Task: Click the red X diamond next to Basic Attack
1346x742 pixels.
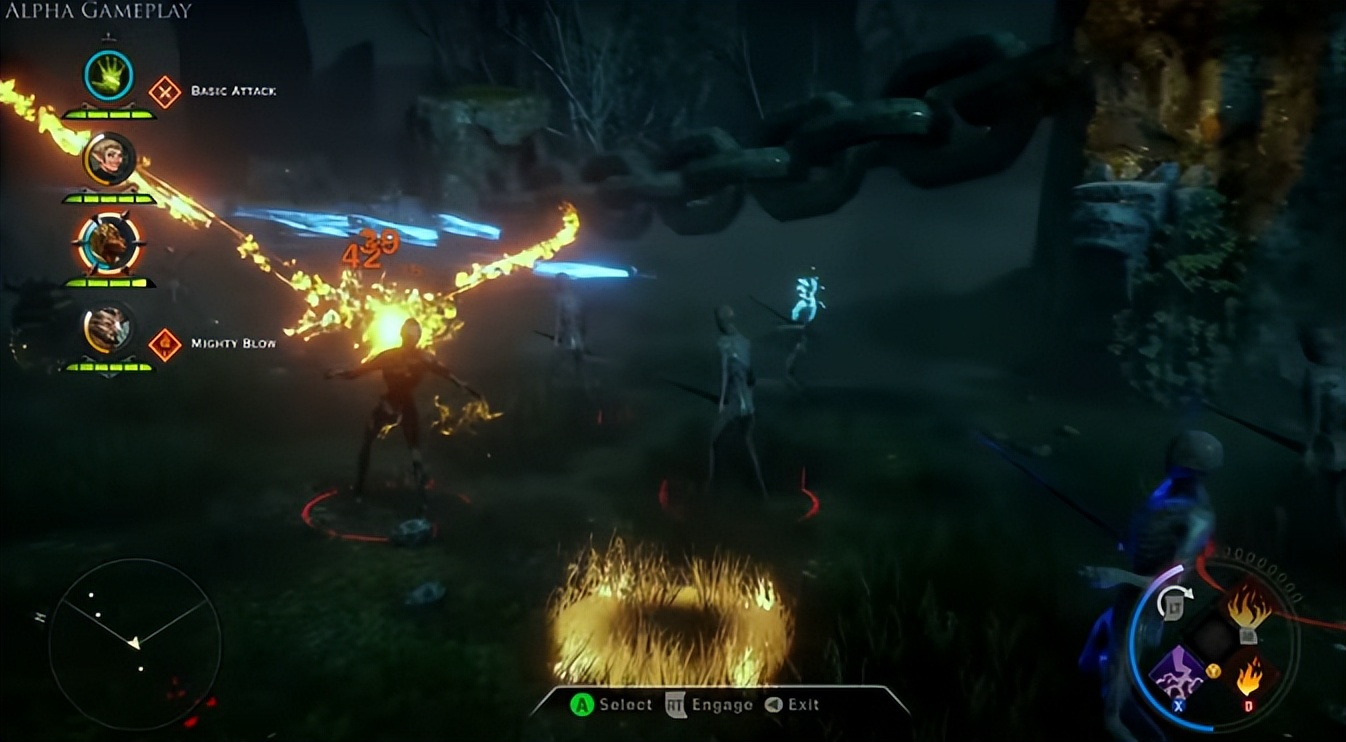Action: (165, 90)
